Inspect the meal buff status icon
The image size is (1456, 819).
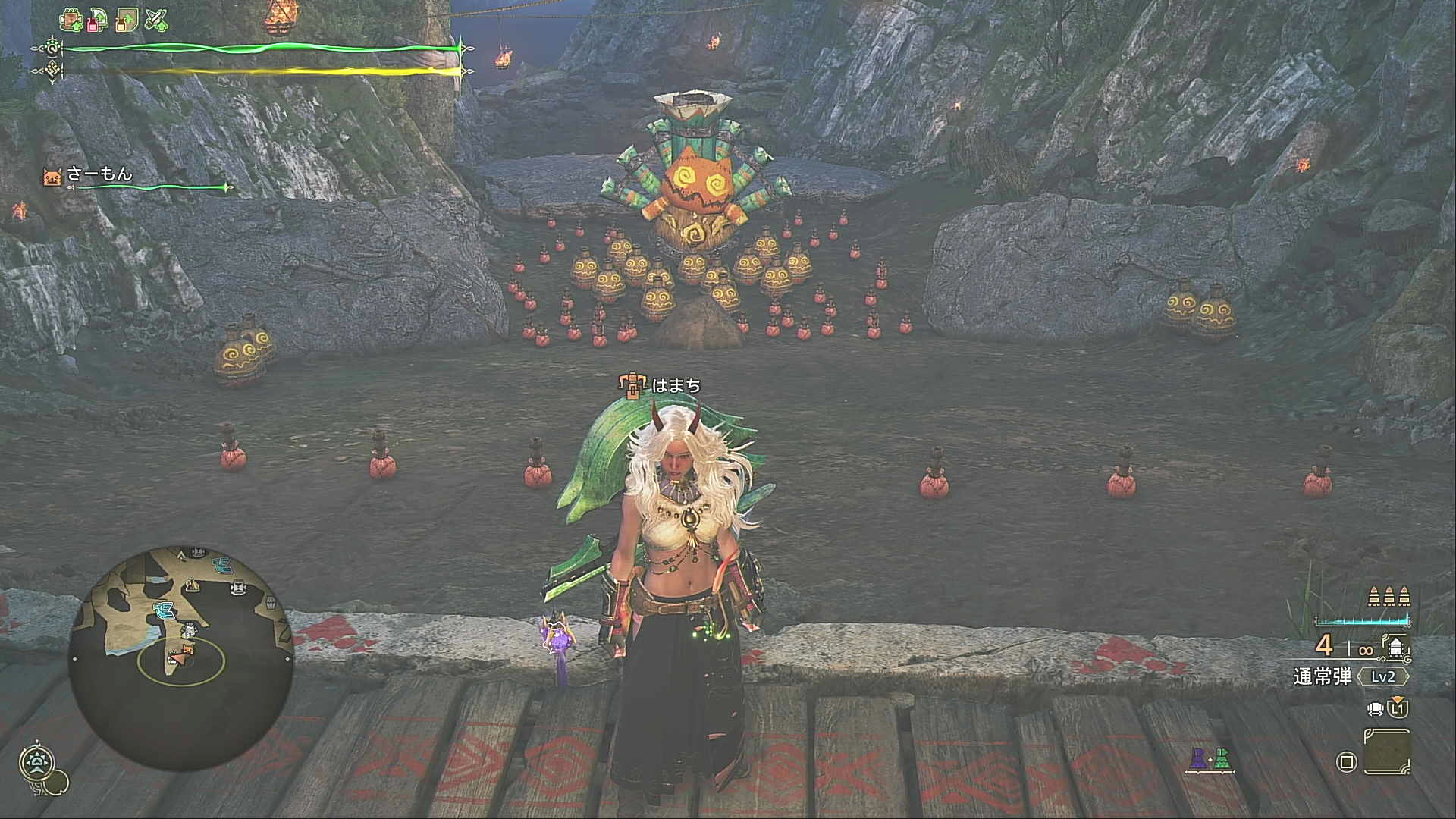coord(71,20)
